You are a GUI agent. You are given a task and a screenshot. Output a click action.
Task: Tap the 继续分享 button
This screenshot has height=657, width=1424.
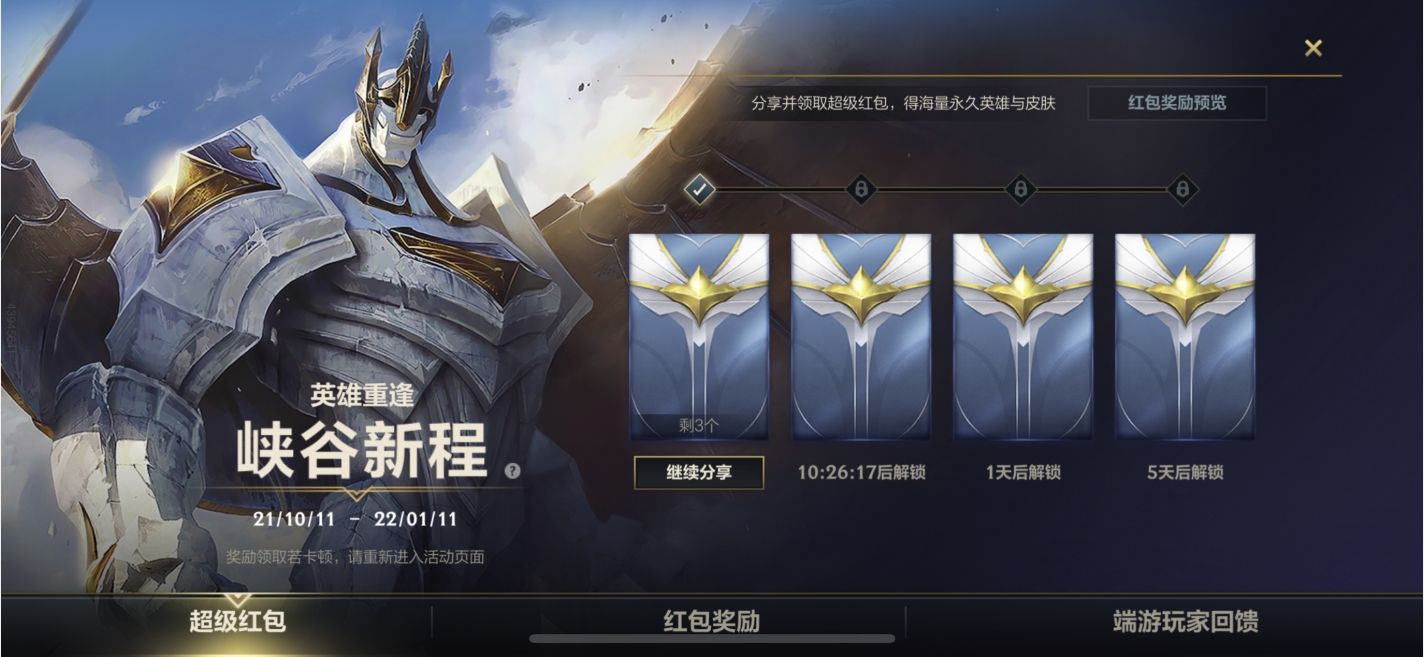tap(699, 472)
